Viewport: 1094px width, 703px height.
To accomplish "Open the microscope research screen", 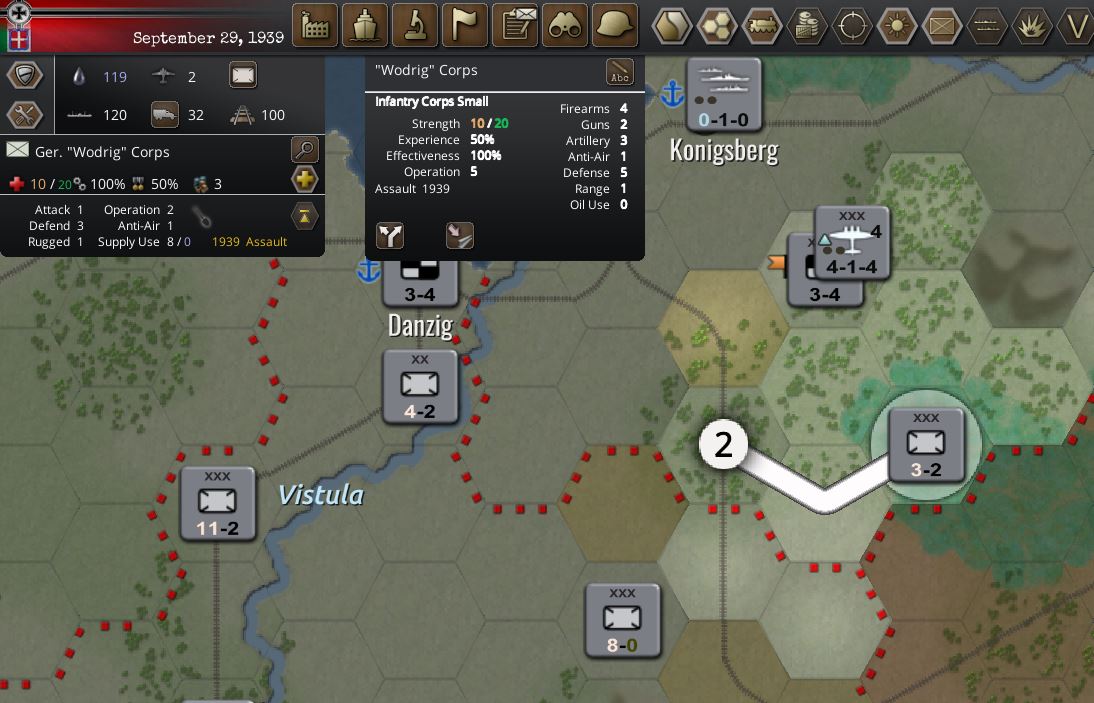I will 415,25.
